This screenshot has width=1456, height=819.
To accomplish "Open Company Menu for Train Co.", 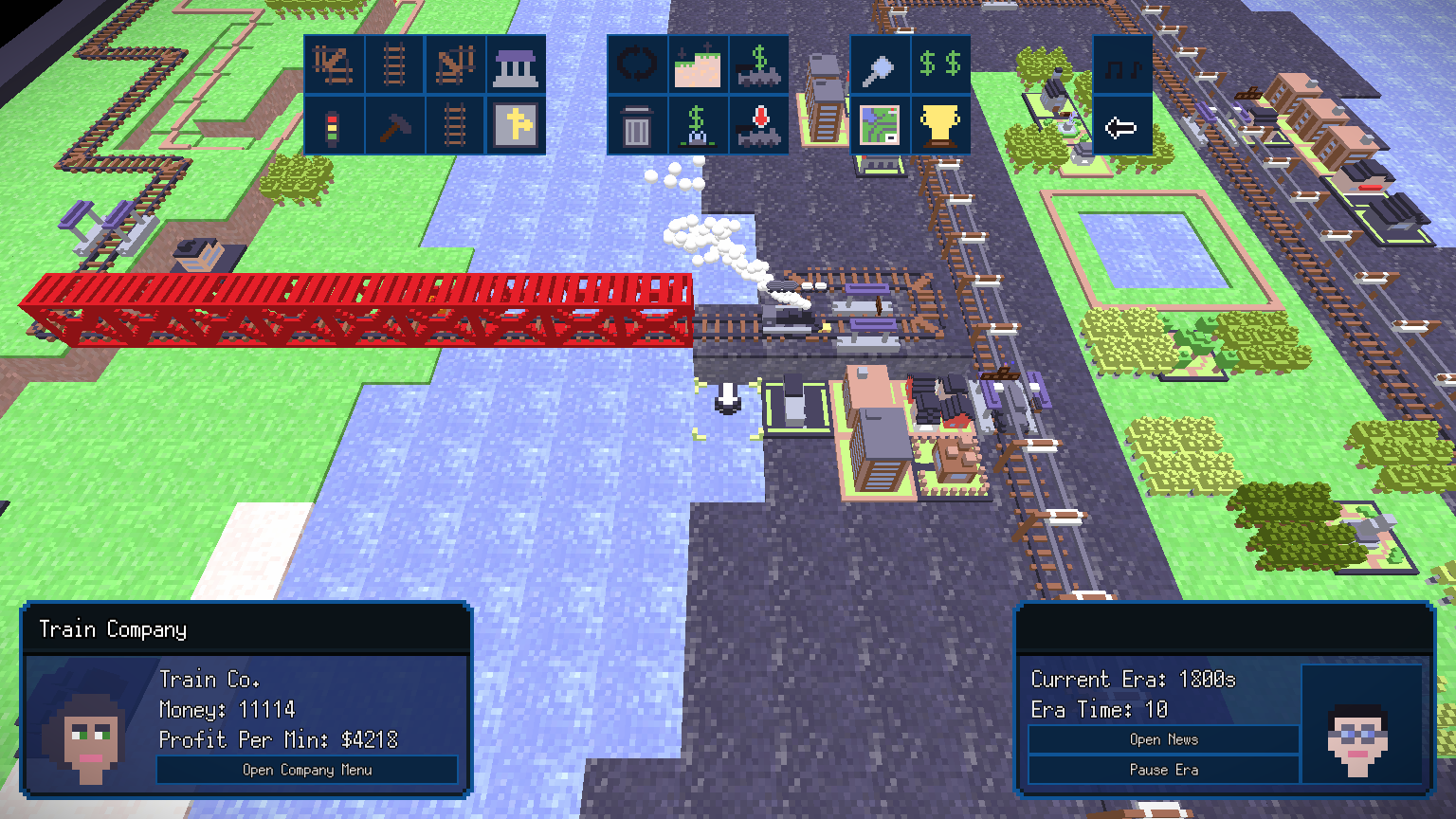I will (308, 770).
